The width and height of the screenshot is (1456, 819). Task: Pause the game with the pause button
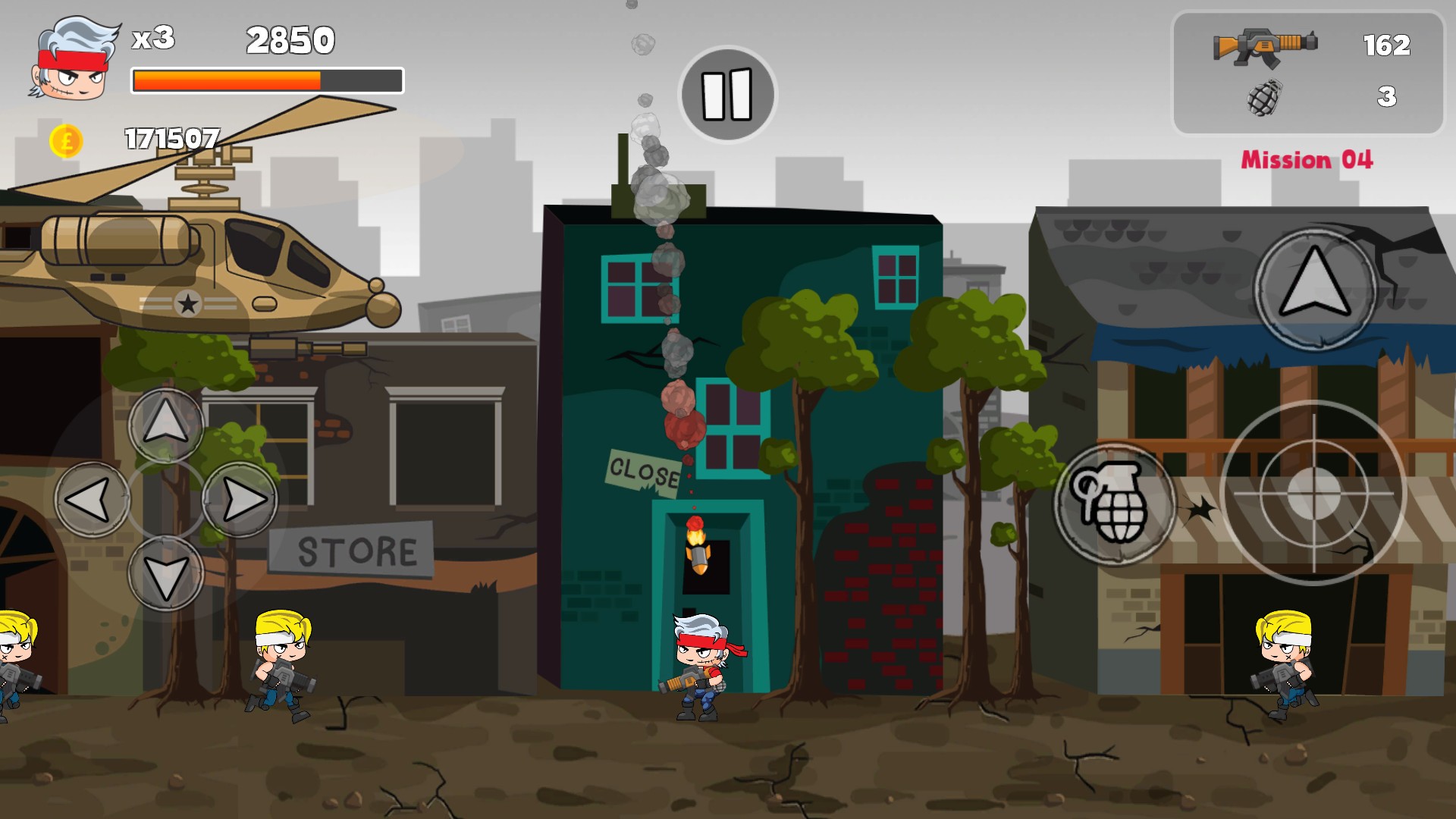pos(727,95)
